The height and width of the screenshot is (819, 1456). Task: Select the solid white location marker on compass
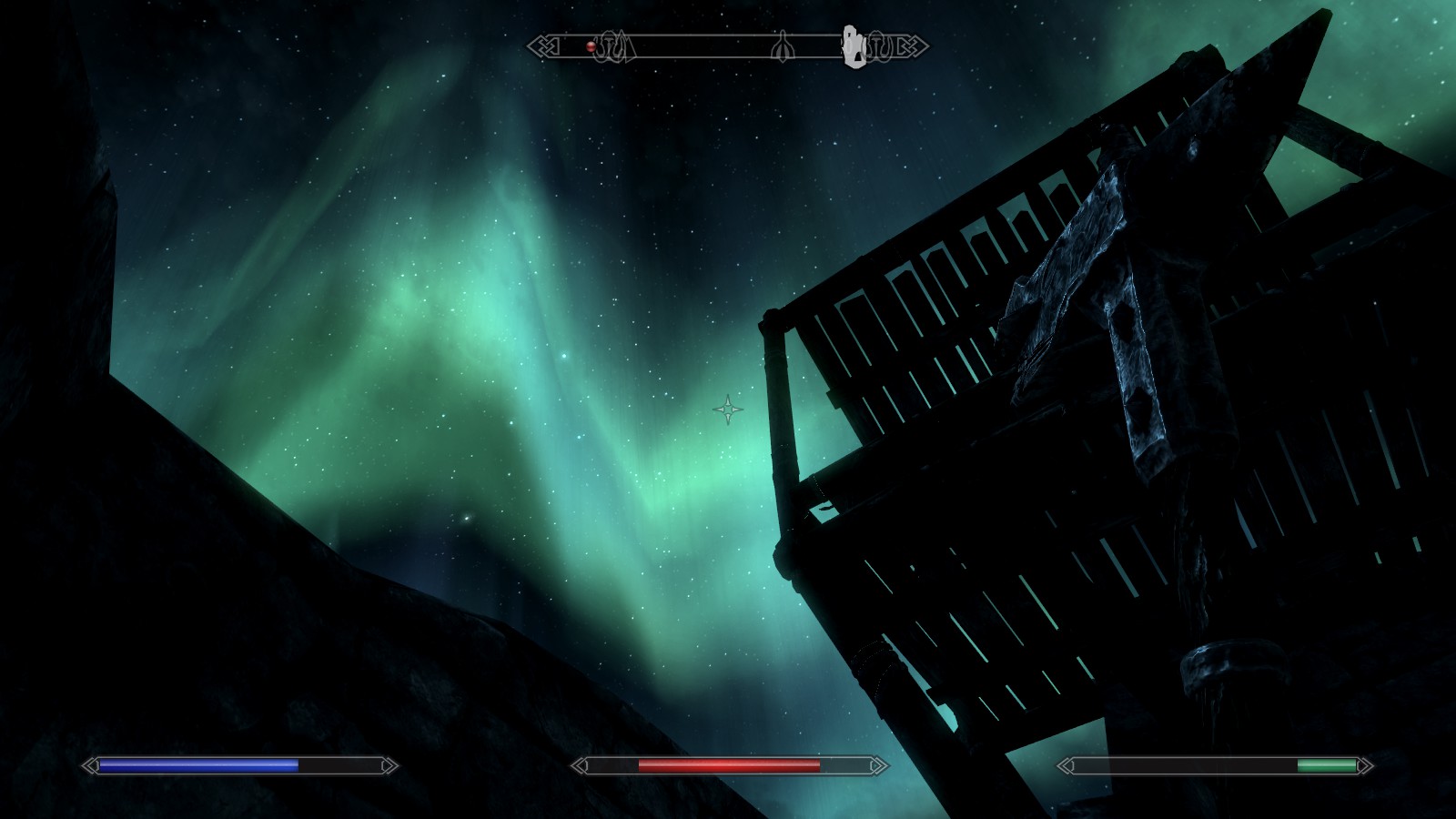(x=854, y=47)
